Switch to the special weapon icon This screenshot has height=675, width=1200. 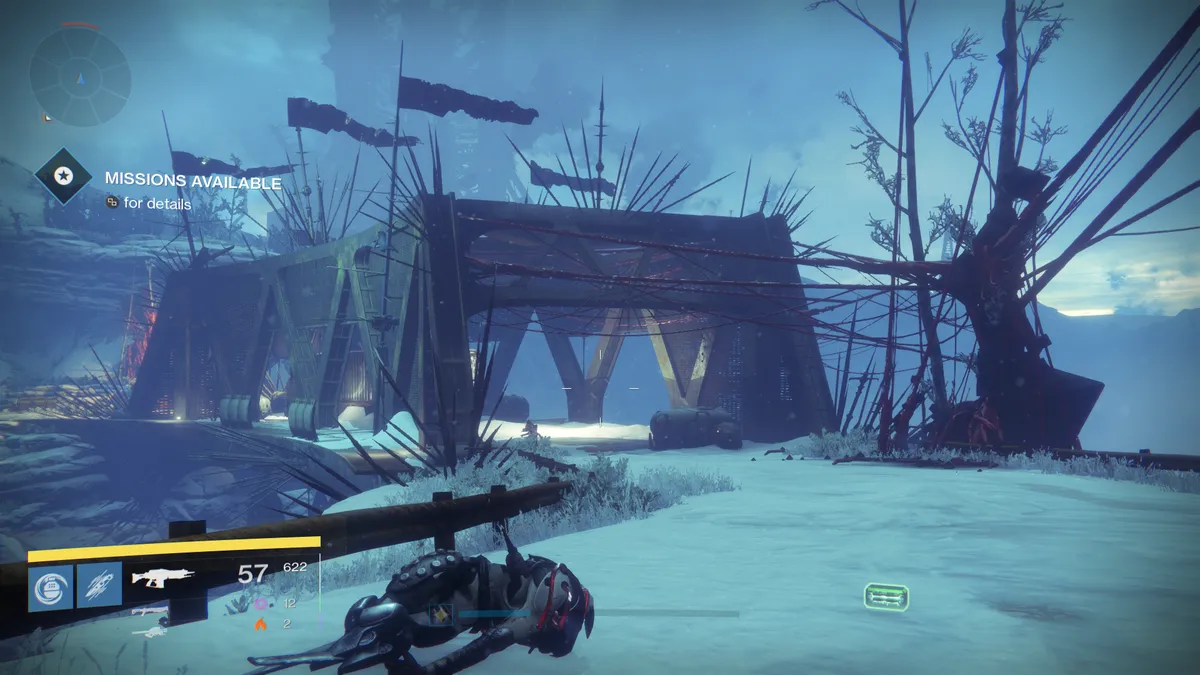[150, 610]
